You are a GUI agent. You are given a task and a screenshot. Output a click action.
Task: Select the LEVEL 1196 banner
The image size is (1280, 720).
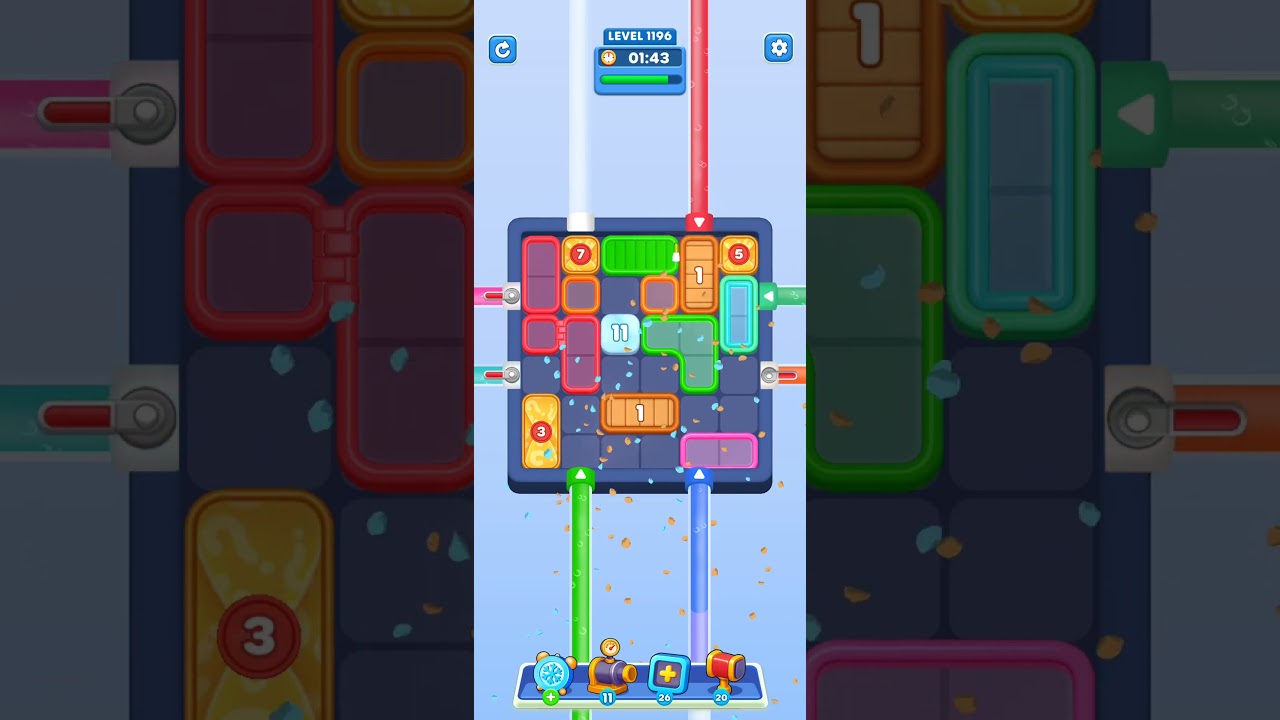(x=639, y=36)
